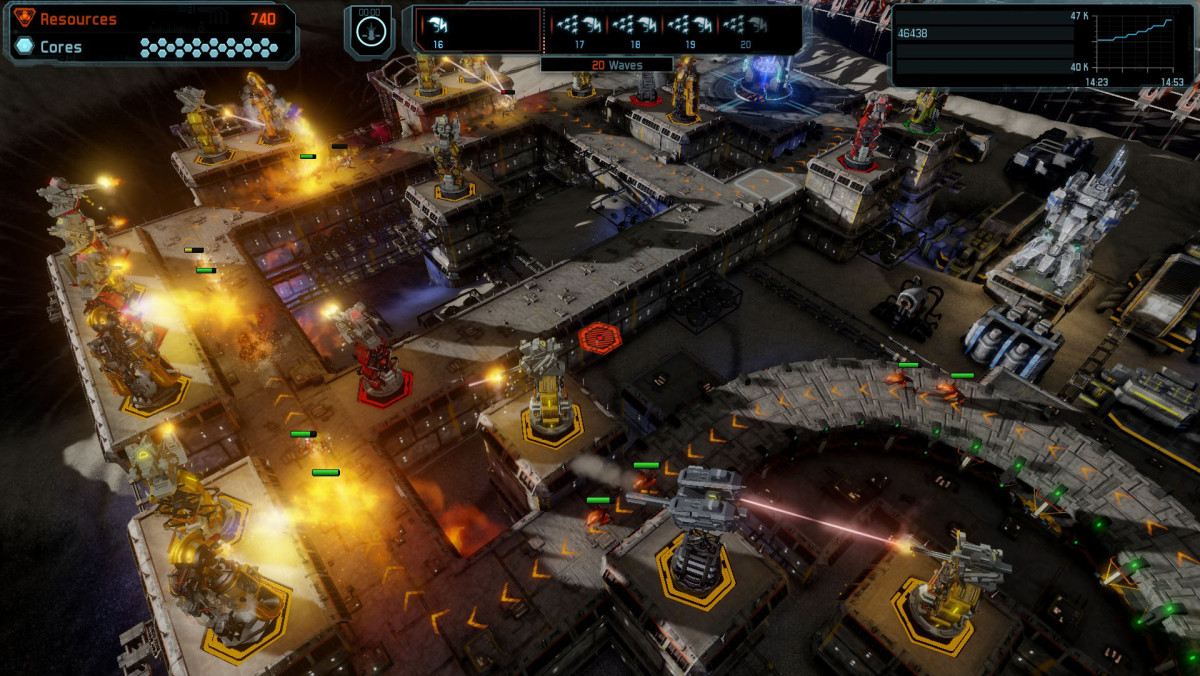Choose wave 18 in the wave tracker
Viewport: 1200px width, 676px height.
pyautogui.click(x=634, y=29)
